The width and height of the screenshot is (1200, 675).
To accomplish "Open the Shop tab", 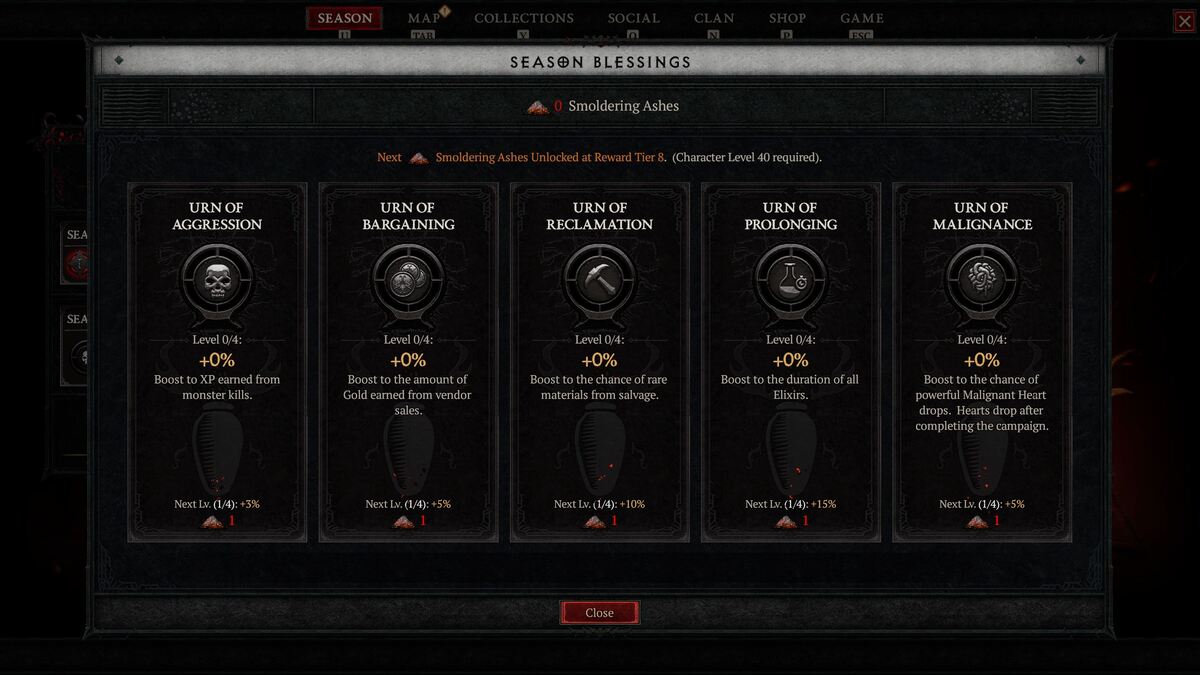I will pyautogui.click(x=787, y=18).
